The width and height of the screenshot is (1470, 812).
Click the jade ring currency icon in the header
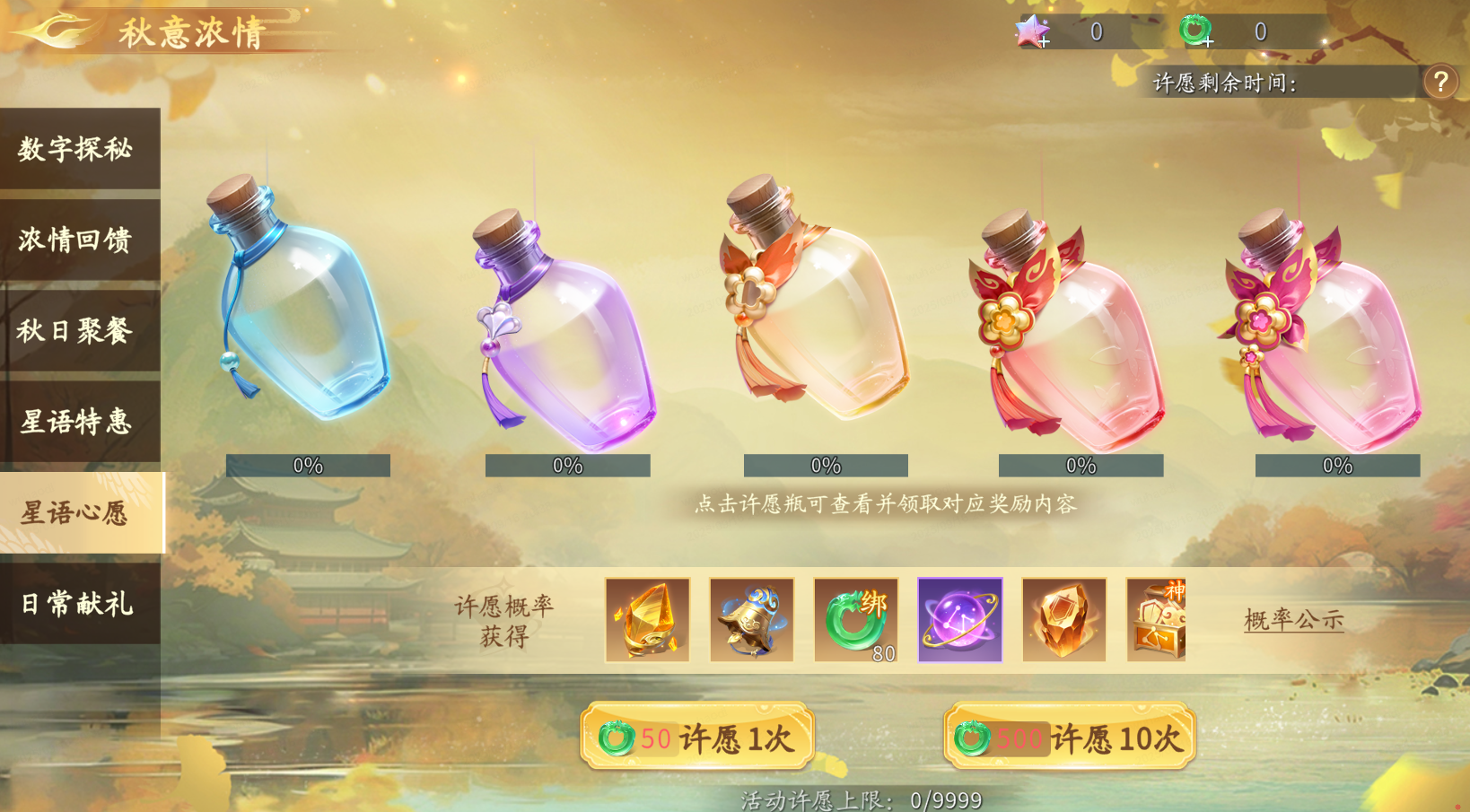pos(1194,31)
